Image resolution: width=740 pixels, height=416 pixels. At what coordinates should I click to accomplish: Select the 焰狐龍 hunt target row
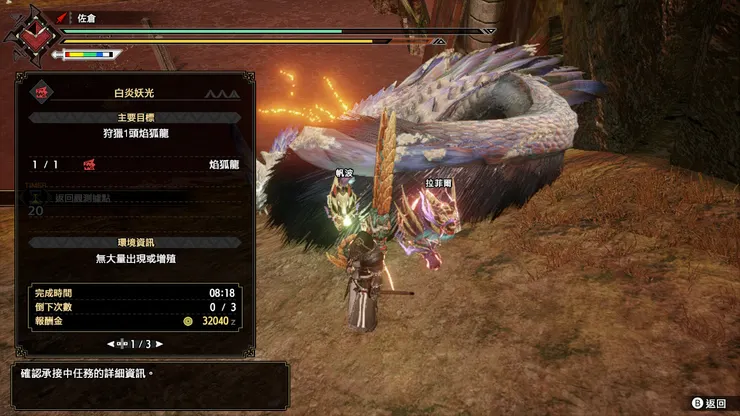pyautogui.click(x=133, y=163)
